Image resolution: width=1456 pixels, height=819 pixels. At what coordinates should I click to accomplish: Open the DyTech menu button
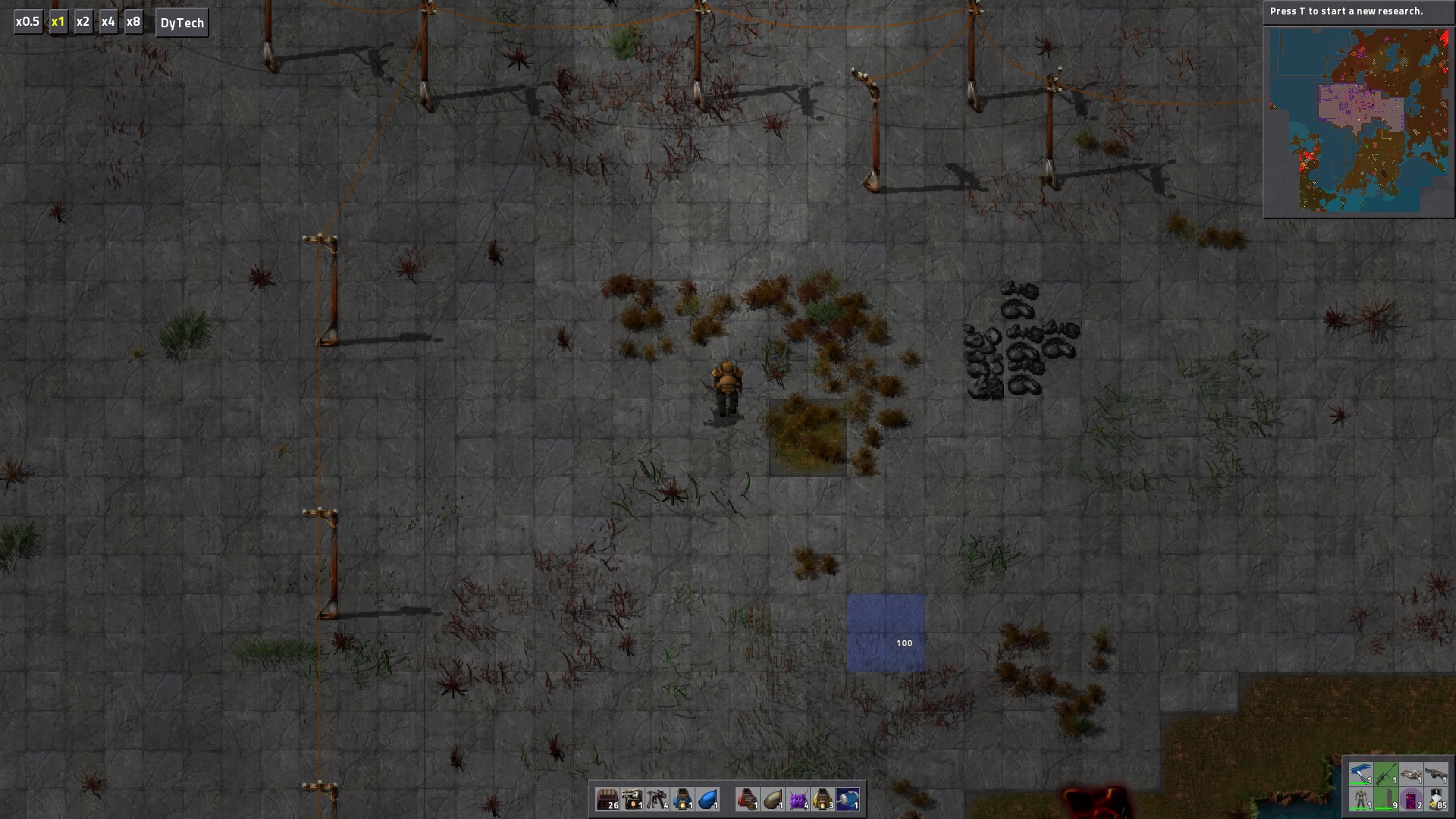182,23
